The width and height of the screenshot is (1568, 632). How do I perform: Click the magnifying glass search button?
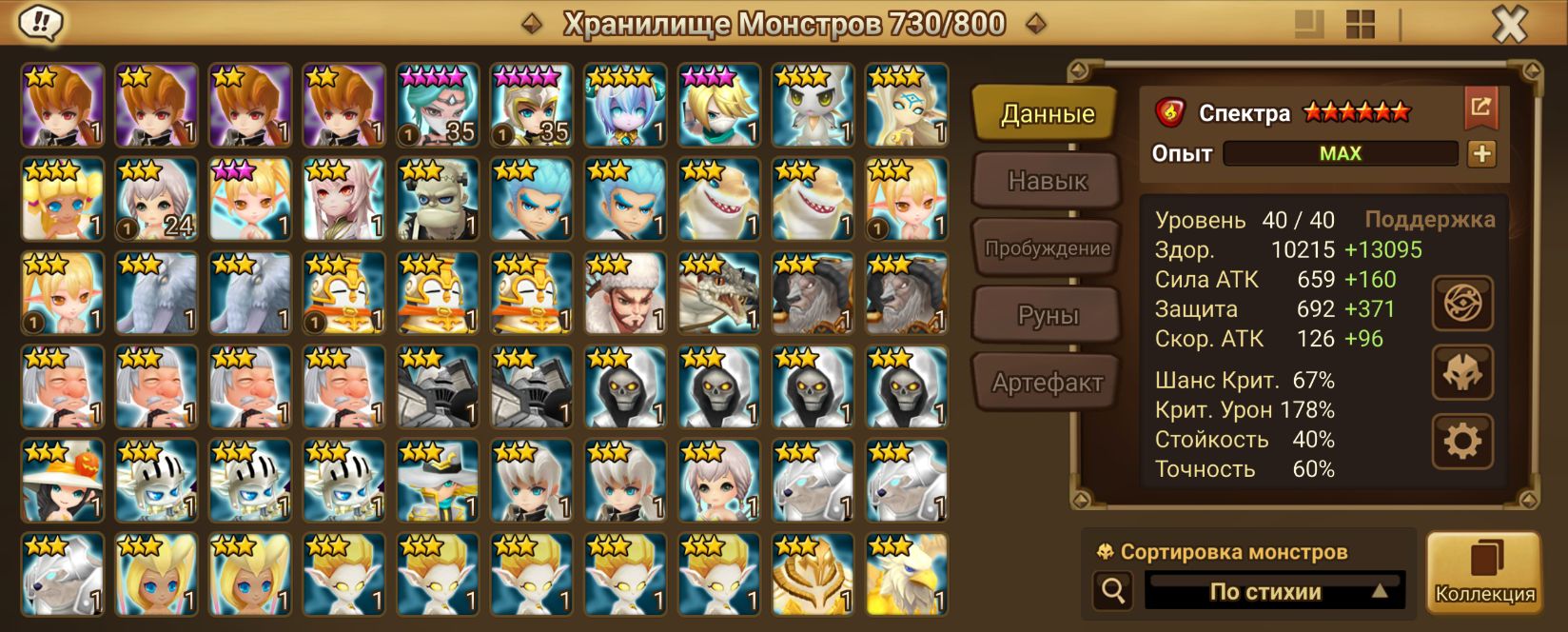1112,591
